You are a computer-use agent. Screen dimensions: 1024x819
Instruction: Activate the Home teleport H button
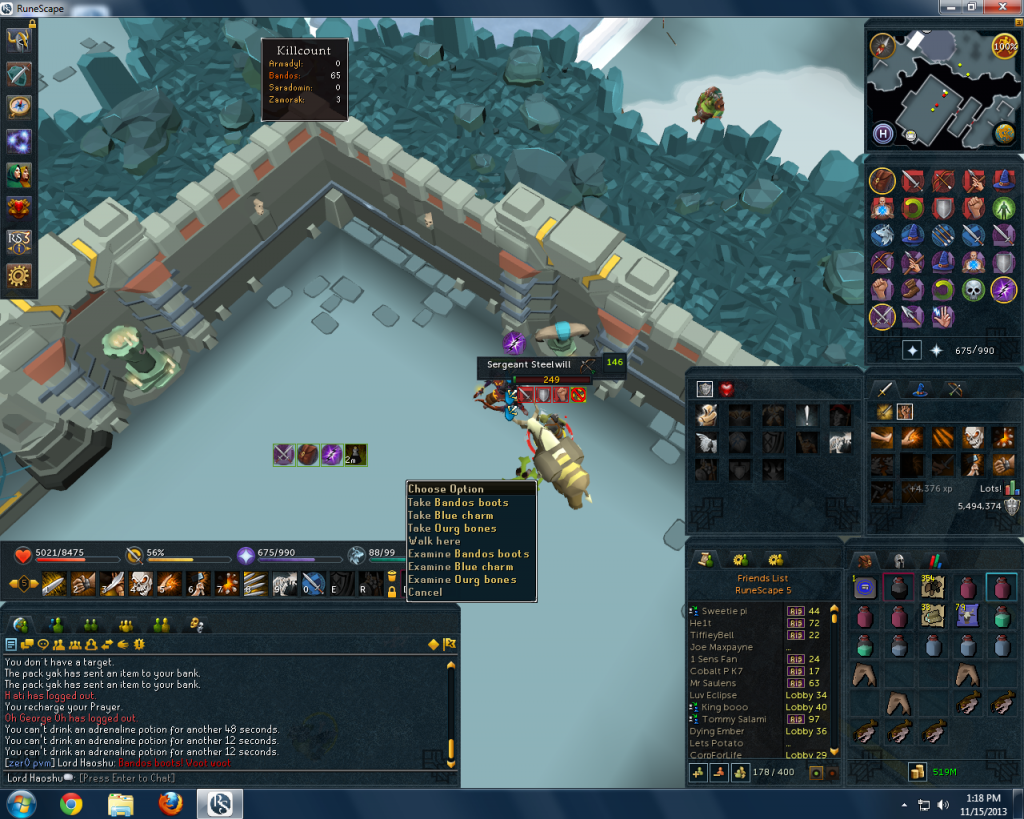(x=884, y=133)
